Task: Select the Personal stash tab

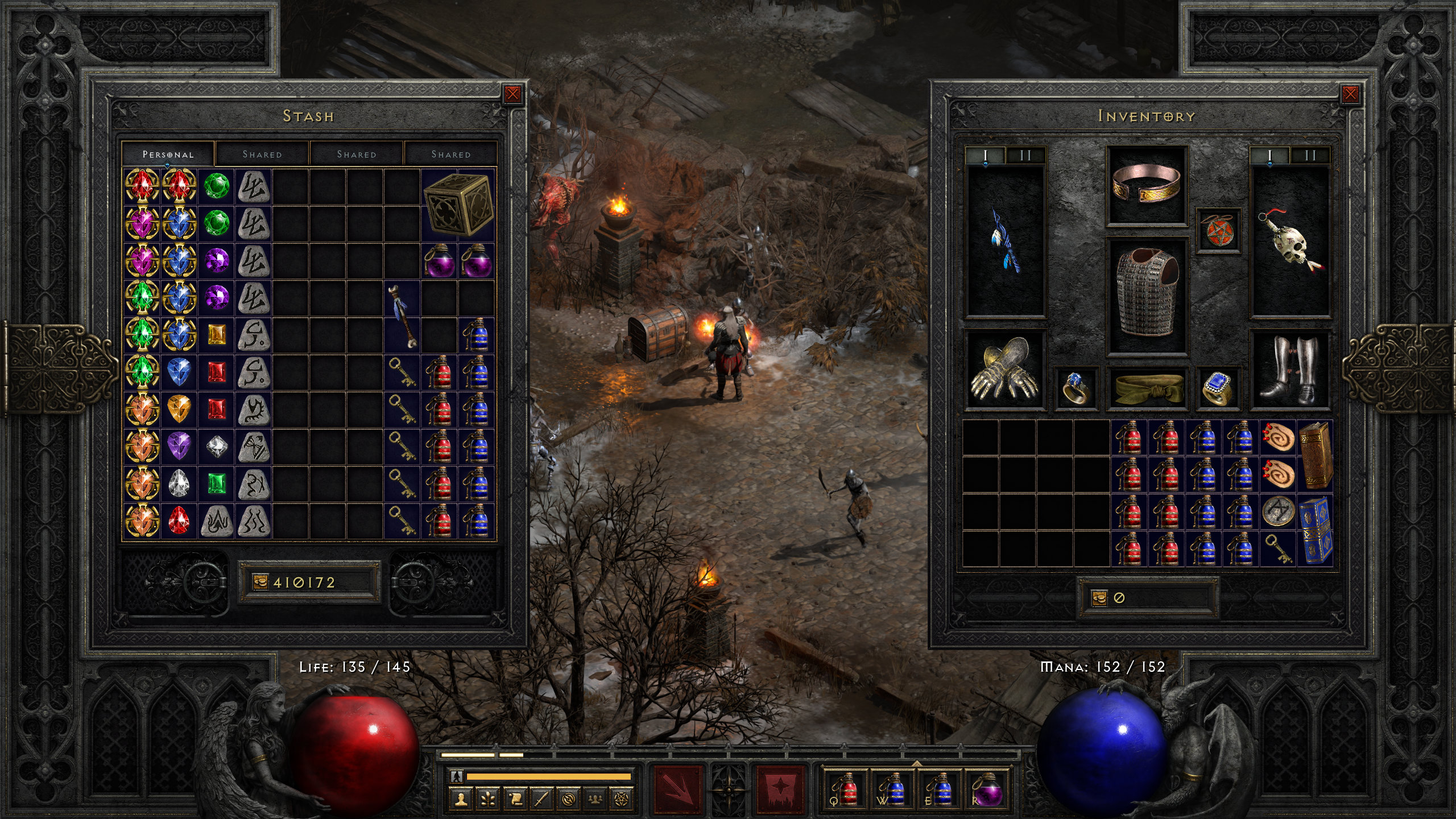Action: click(168, 154)
